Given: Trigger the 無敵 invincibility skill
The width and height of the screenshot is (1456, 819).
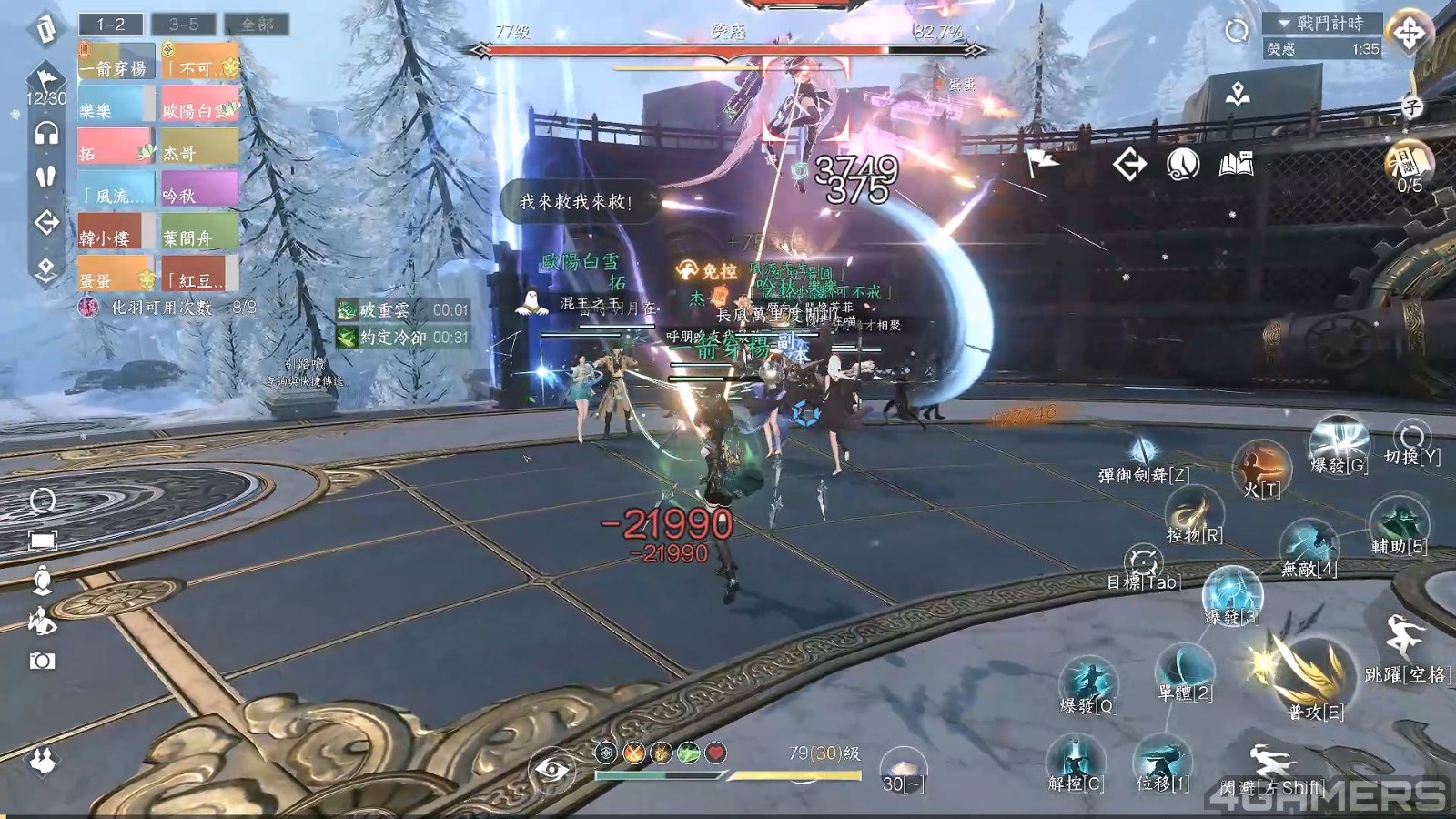Looking at the screenshot, I should tap(1309, 548).
